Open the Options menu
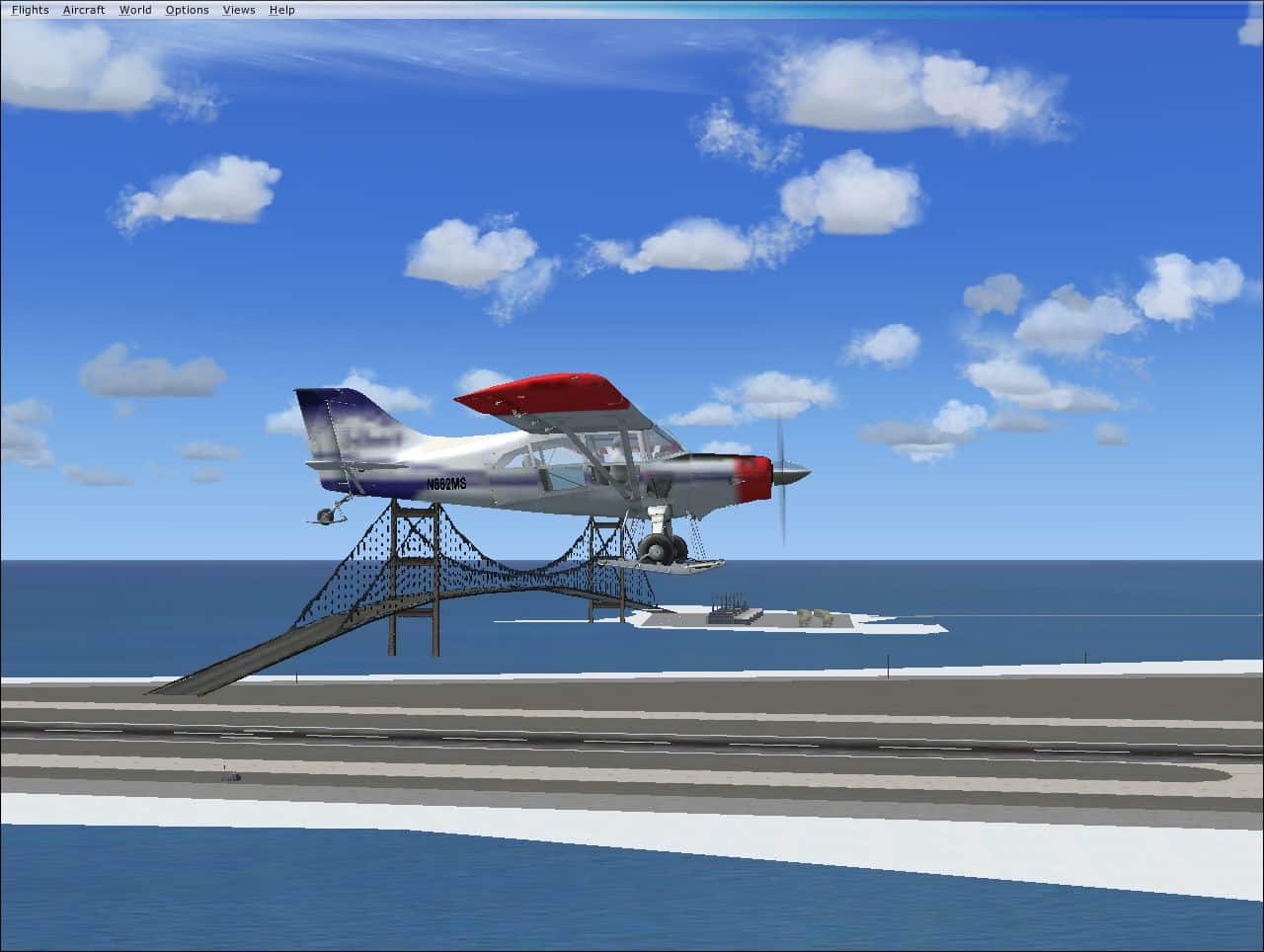This screenshot has height=952, width=1264. pyautogui.click(x=186, y=9)
